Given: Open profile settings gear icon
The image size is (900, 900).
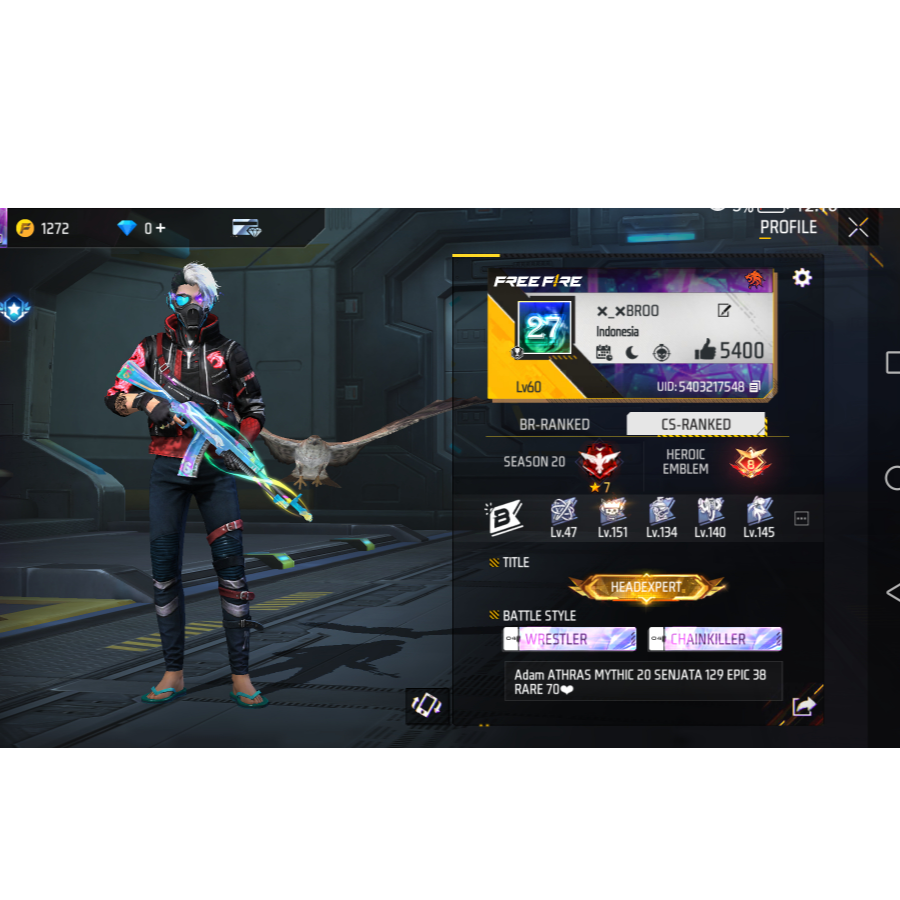Looking at the screenshot, I should pos(802,278).
